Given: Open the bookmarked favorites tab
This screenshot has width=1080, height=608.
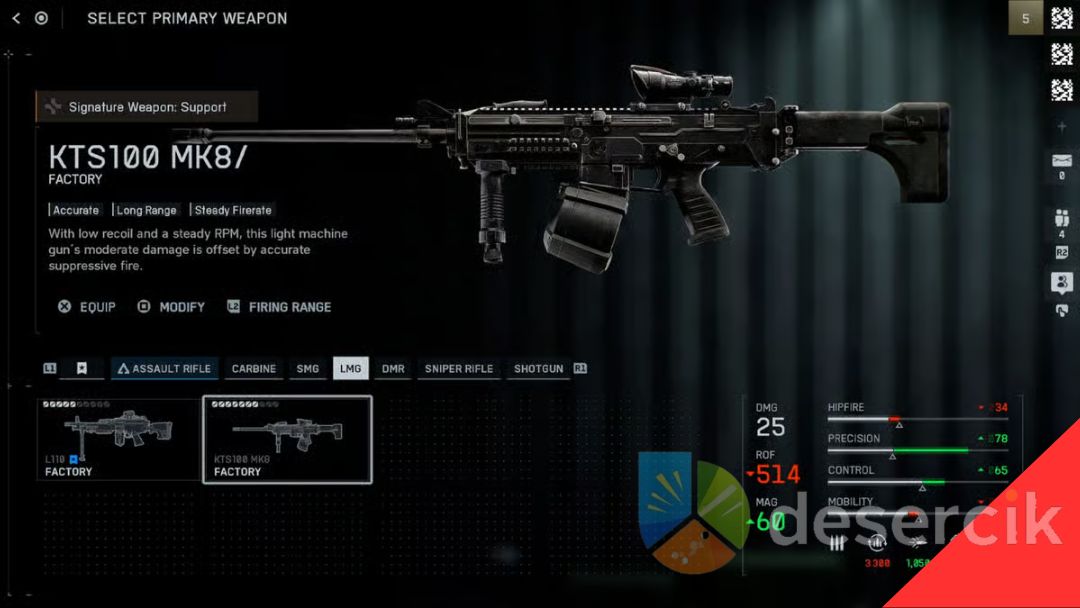Looking at the screenshot, I should (82, 369).
